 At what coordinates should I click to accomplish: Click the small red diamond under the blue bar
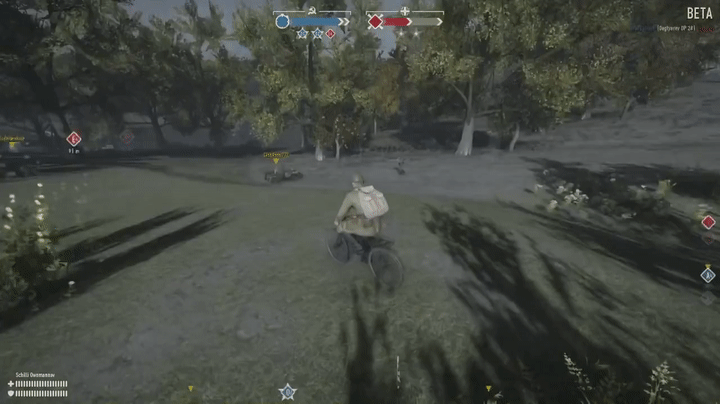coord(330,34)
